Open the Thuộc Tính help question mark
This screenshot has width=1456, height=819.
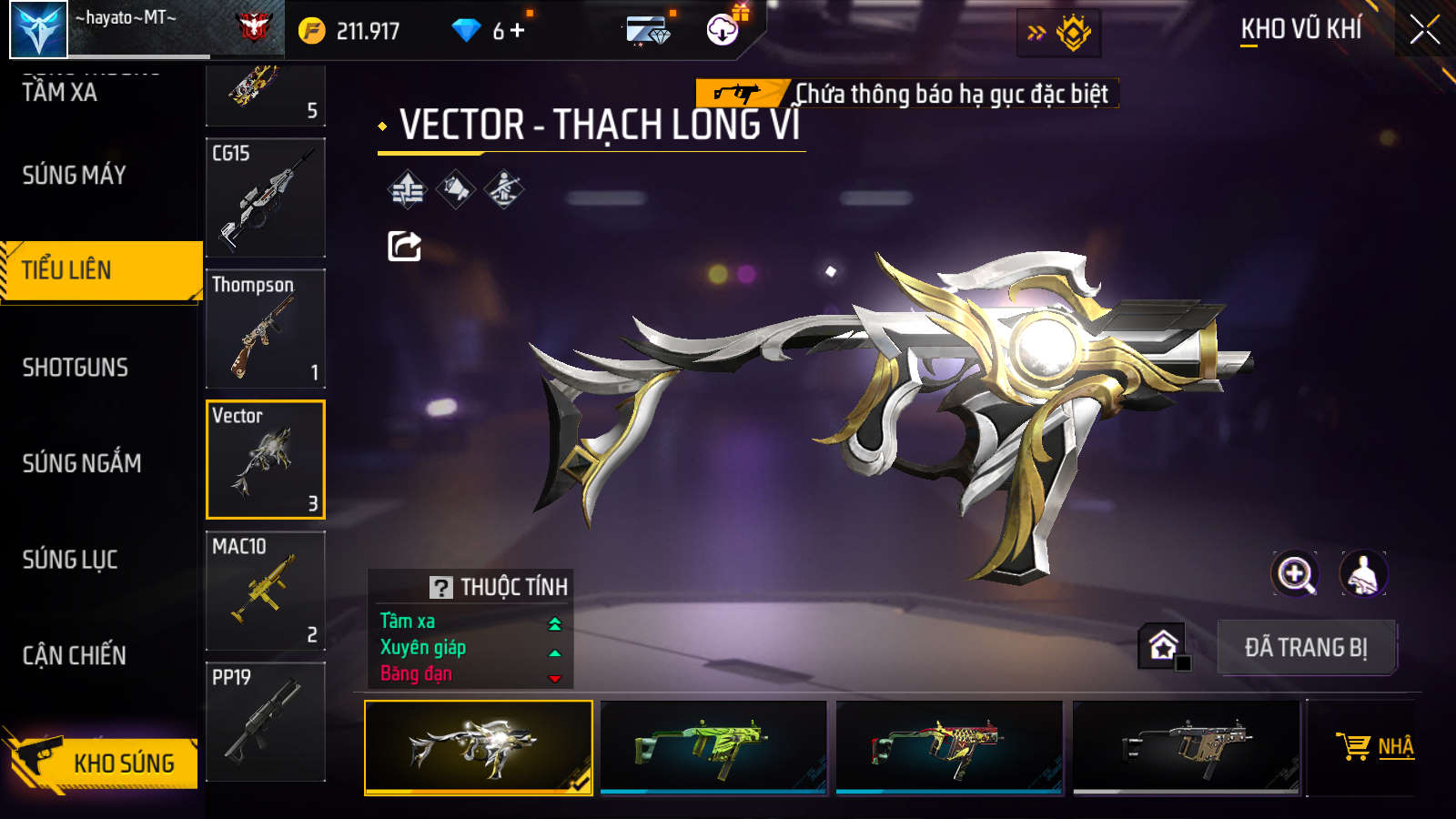[x=441, y=587]
